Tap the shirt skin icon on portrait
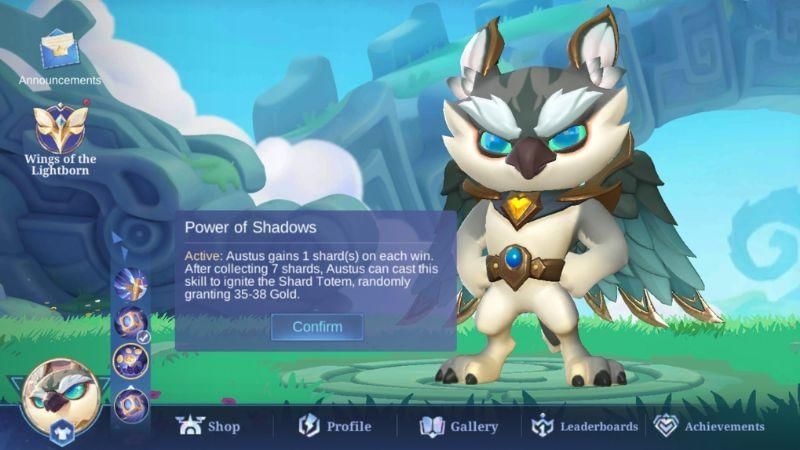Image resolution: width=800 pixels, height=450 pixels. [x=60, y=432]
